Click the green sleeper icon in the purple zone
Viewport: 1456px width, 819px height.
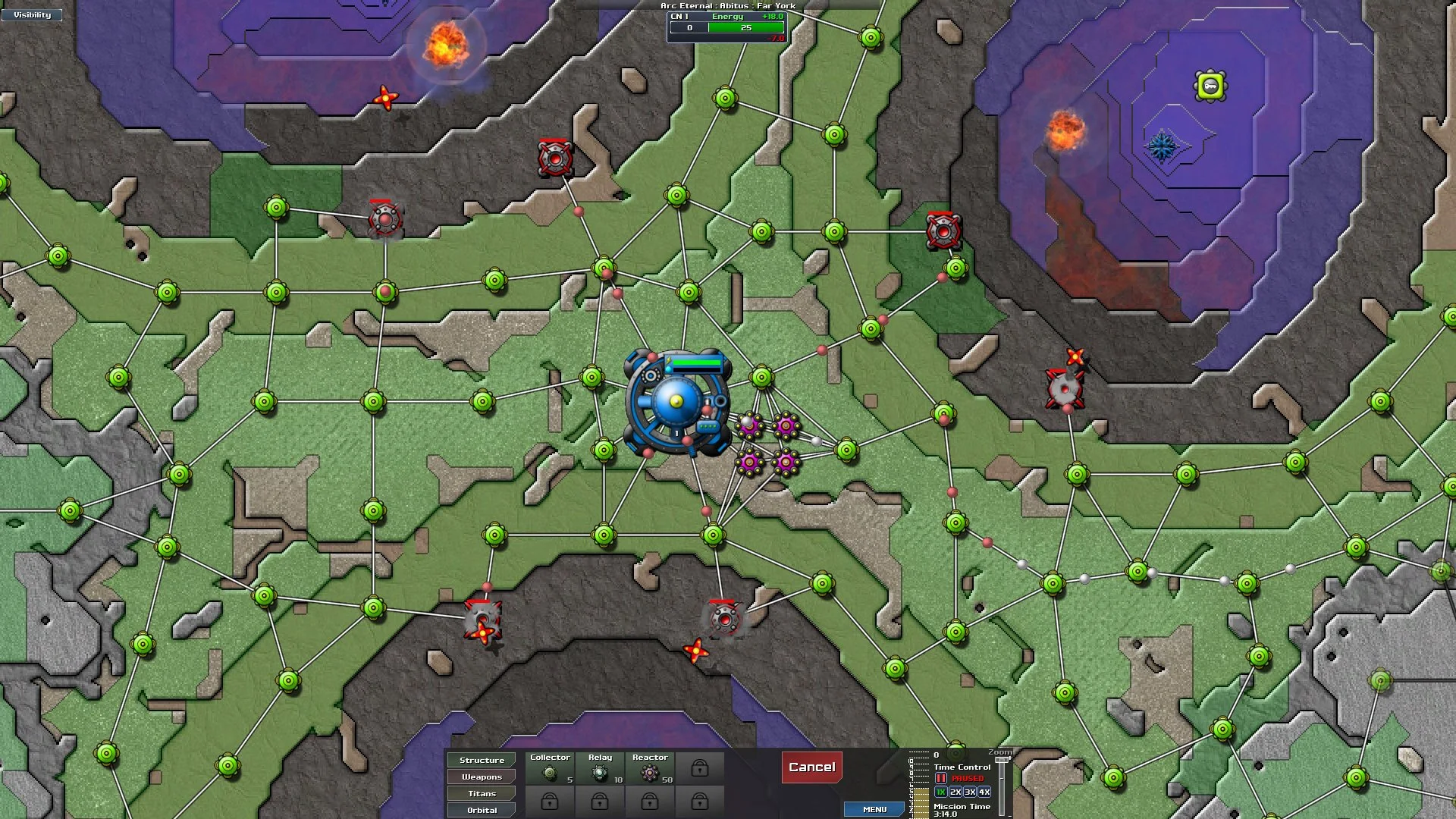[1210, 86]
